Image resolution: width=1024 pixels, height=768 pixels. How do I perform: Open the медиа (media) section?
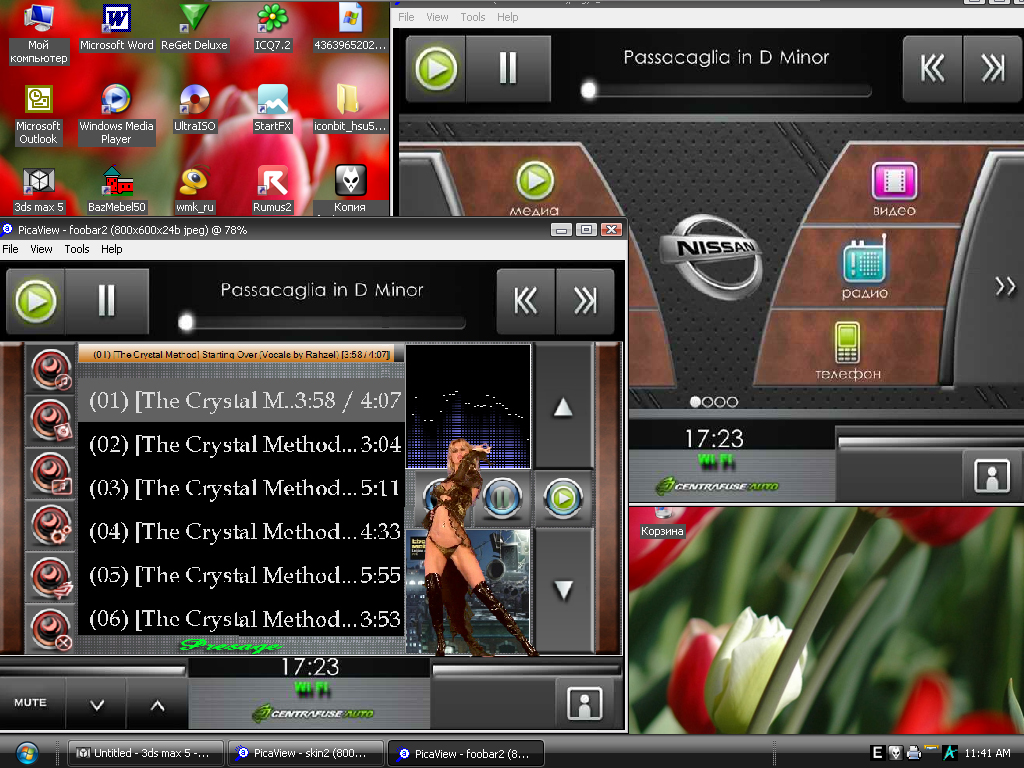pyautogui.click(x=534, y=188)
